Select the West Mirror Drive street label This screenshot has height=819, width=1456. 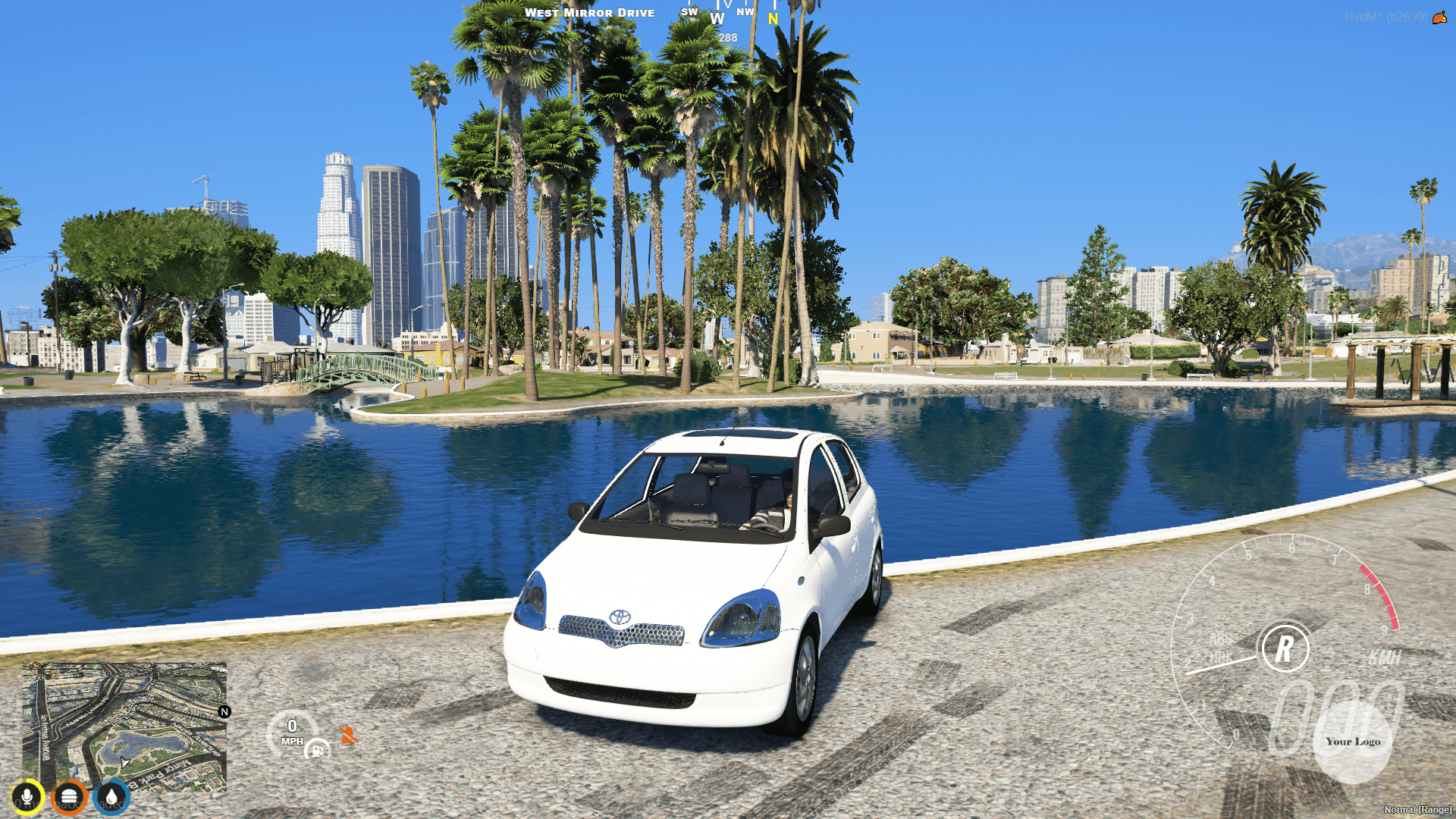591,12
